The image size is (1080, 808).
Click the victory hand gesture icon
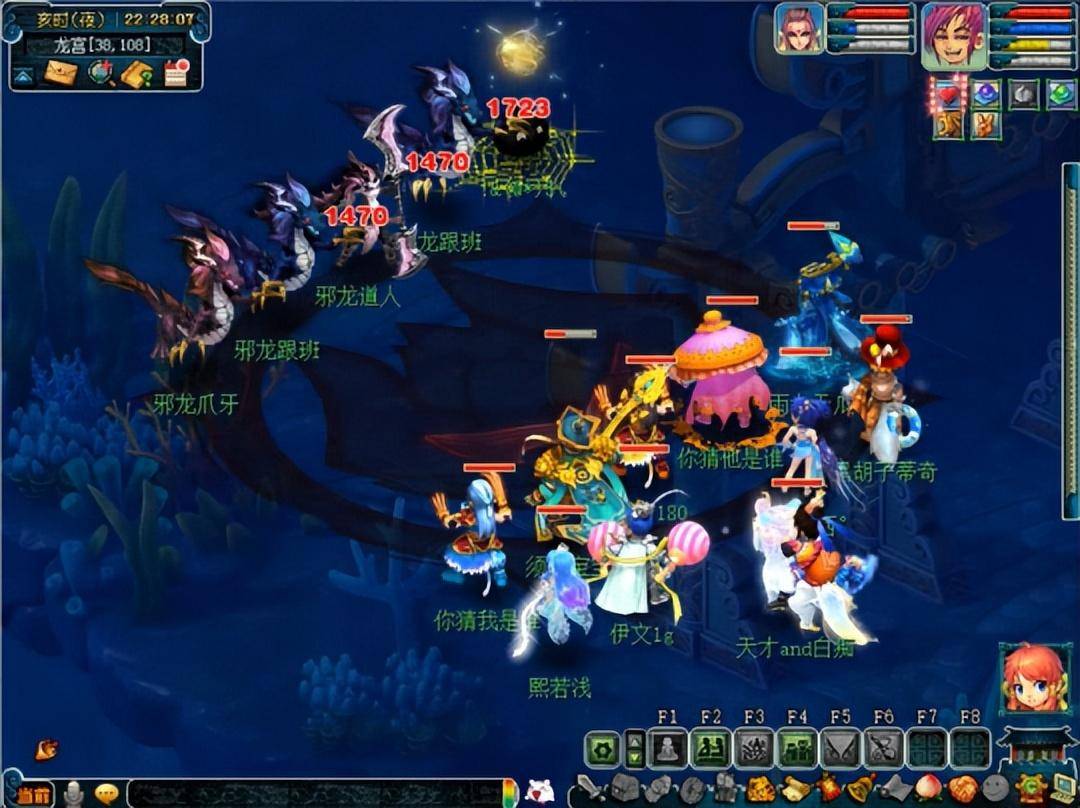(985, 125)
